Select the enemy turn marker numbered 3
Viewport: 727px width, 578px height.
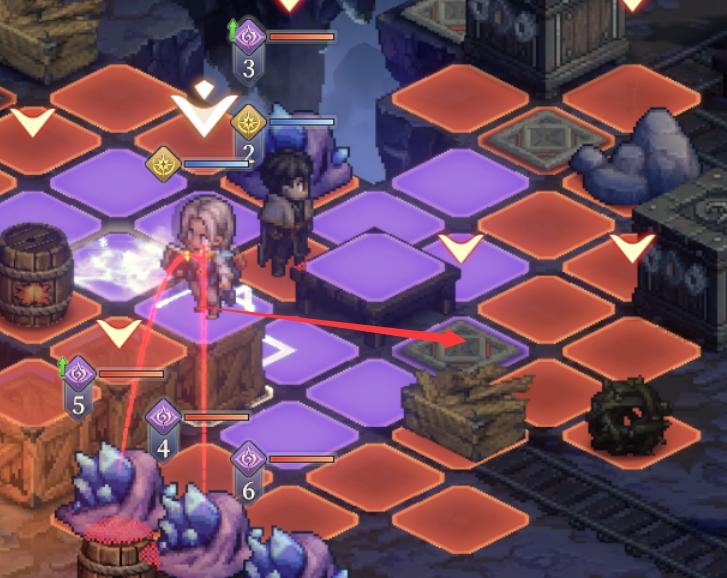coord(249,50)
